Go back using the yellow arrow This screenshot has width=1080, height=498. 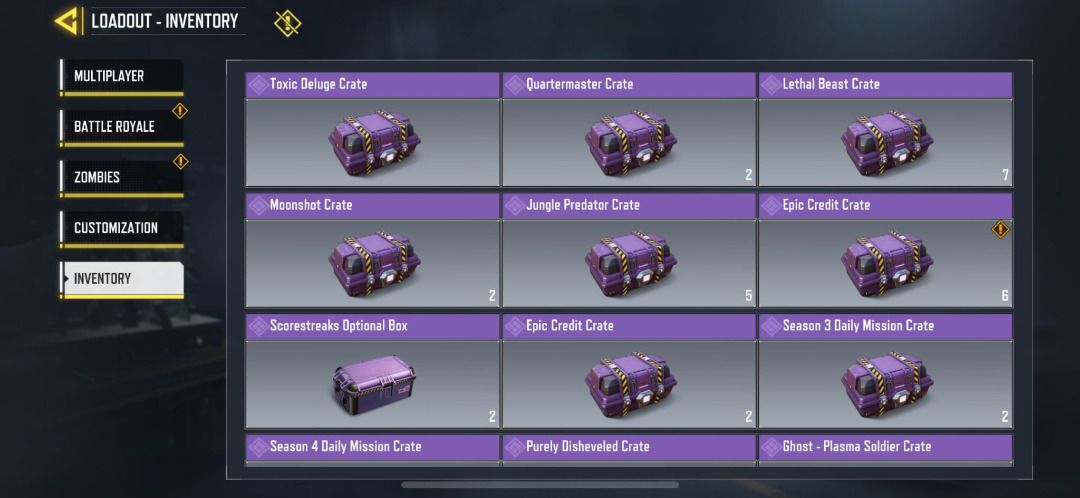pos(68,21)
